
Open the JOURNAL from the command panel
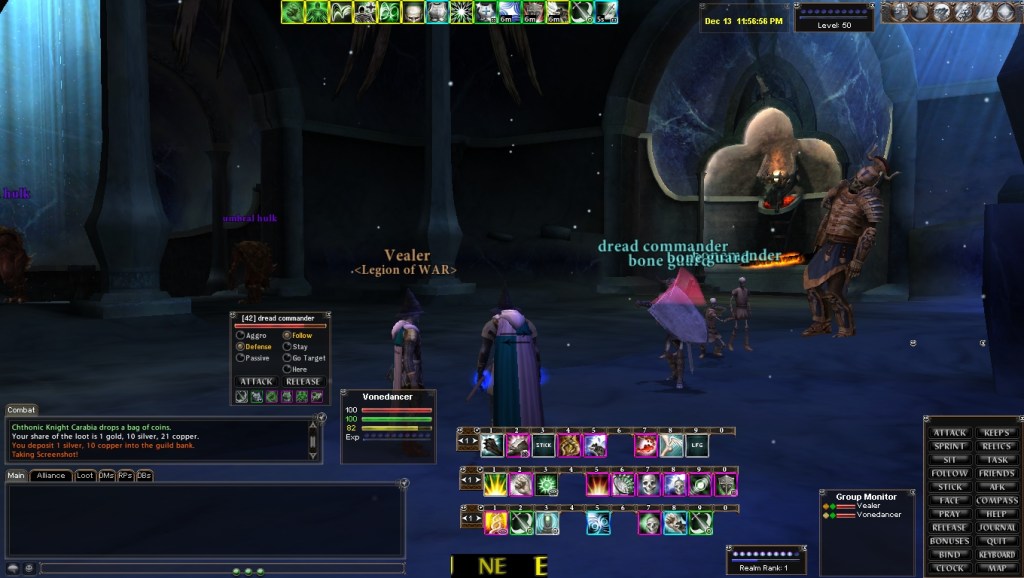pyautogui.click(x=996, y=527)
